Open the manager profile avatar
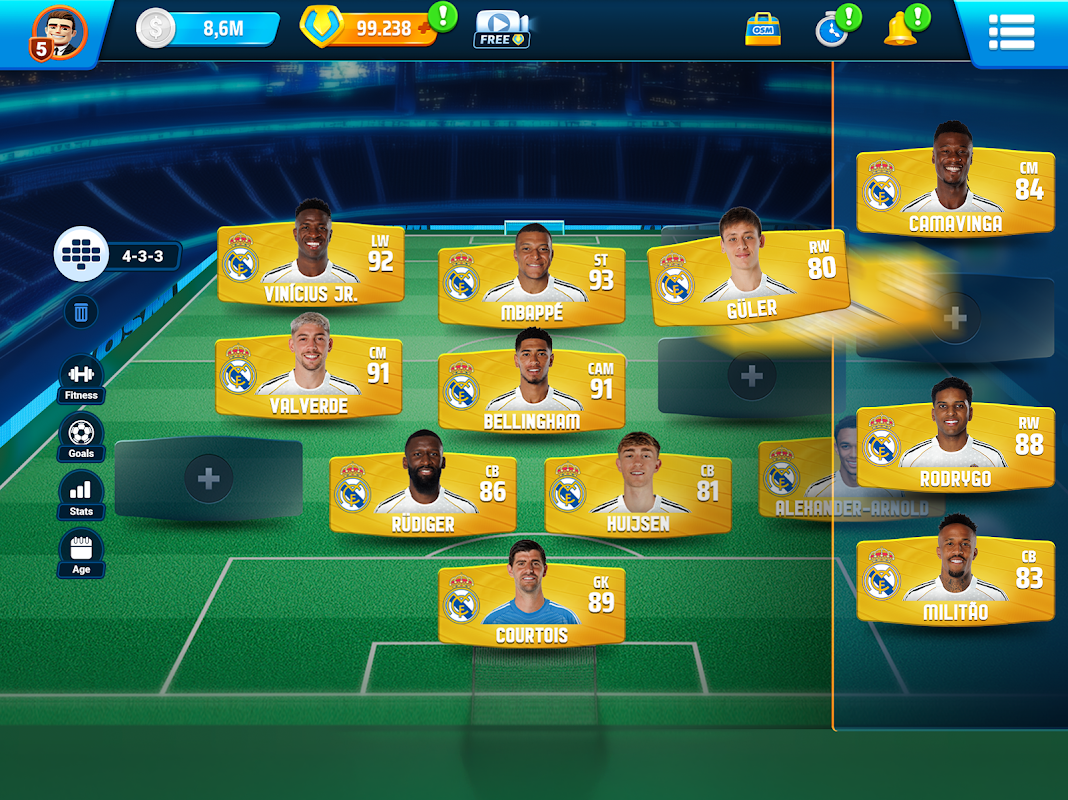 tap(60, 32)
